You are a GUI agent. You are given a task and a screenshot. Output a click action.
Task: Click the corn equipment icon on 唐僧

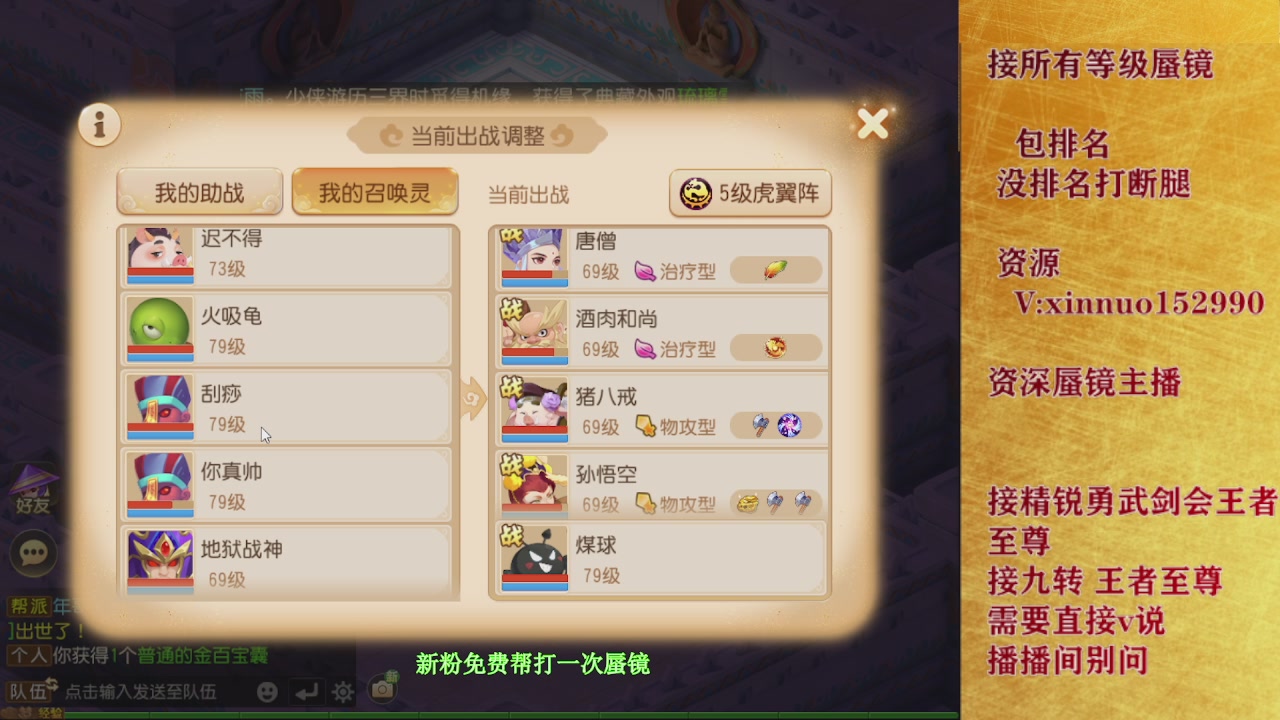point(776,270)
